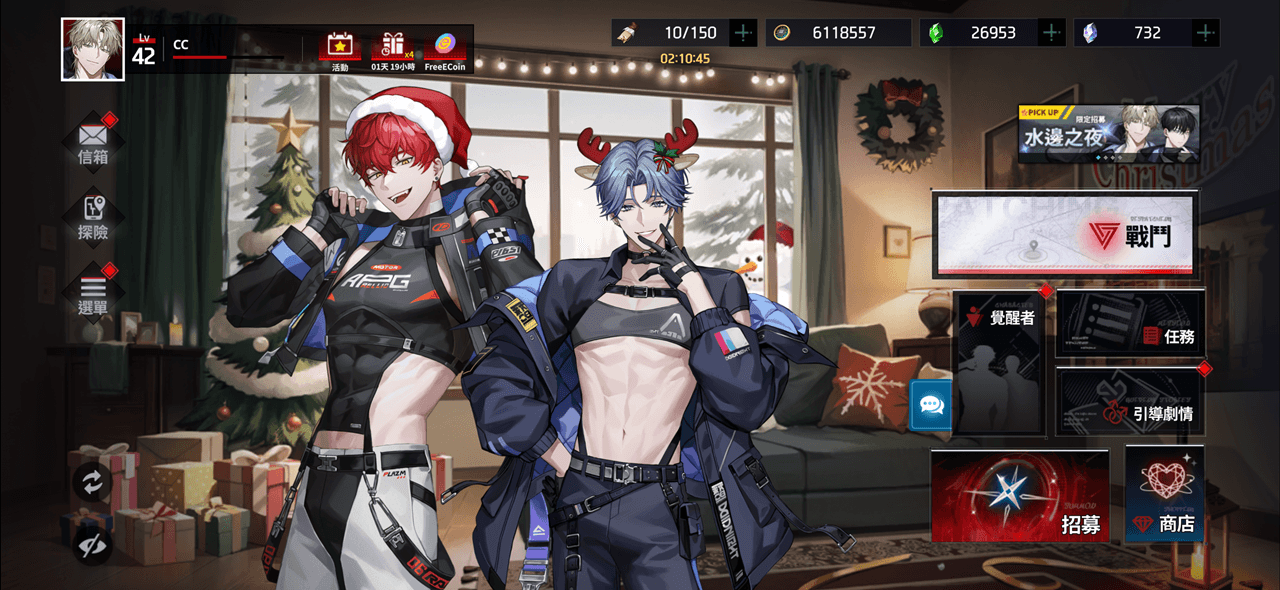The image size is (1280, 590).
Task: Visit the 商店 shop
Action: (x=1164, y=494)
